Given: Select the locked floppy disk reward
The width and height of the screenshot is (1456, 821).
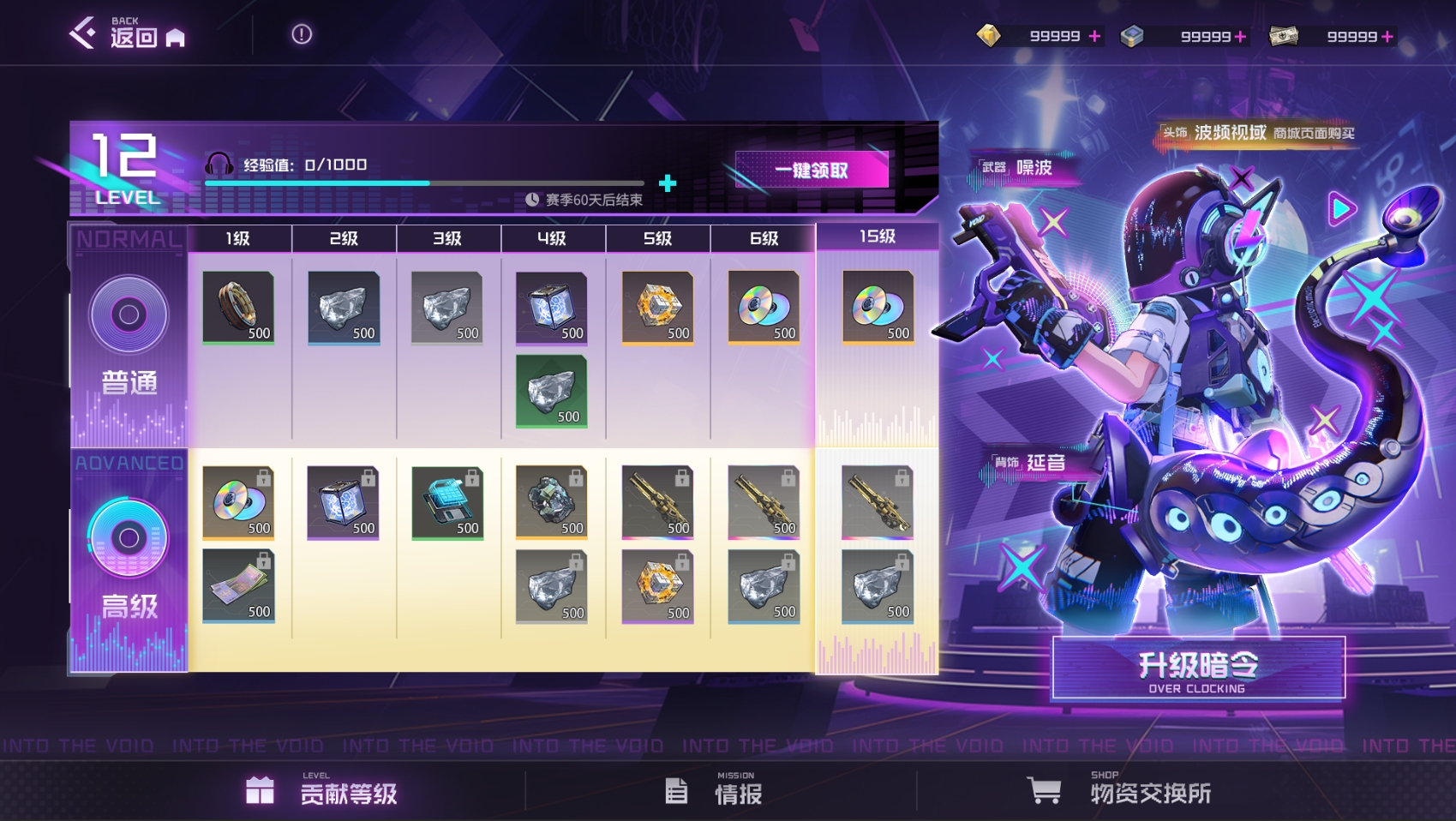Looking at the screenshot, I should pyautogui.click(x=446, y=503).
